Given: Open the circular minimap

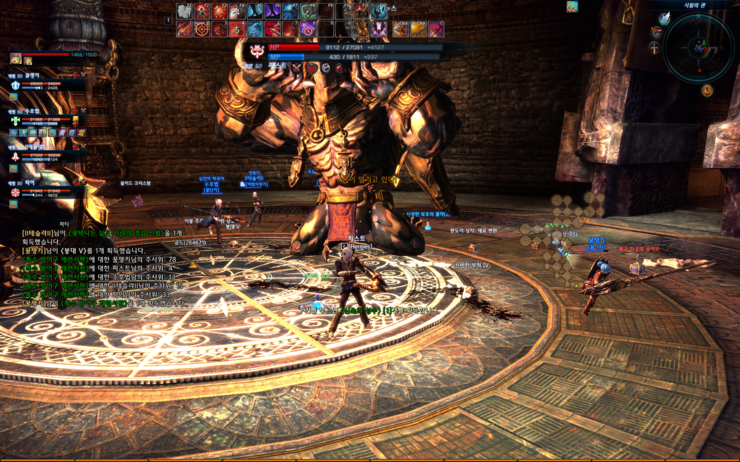Looking at the screenshot, I should 698,46.
